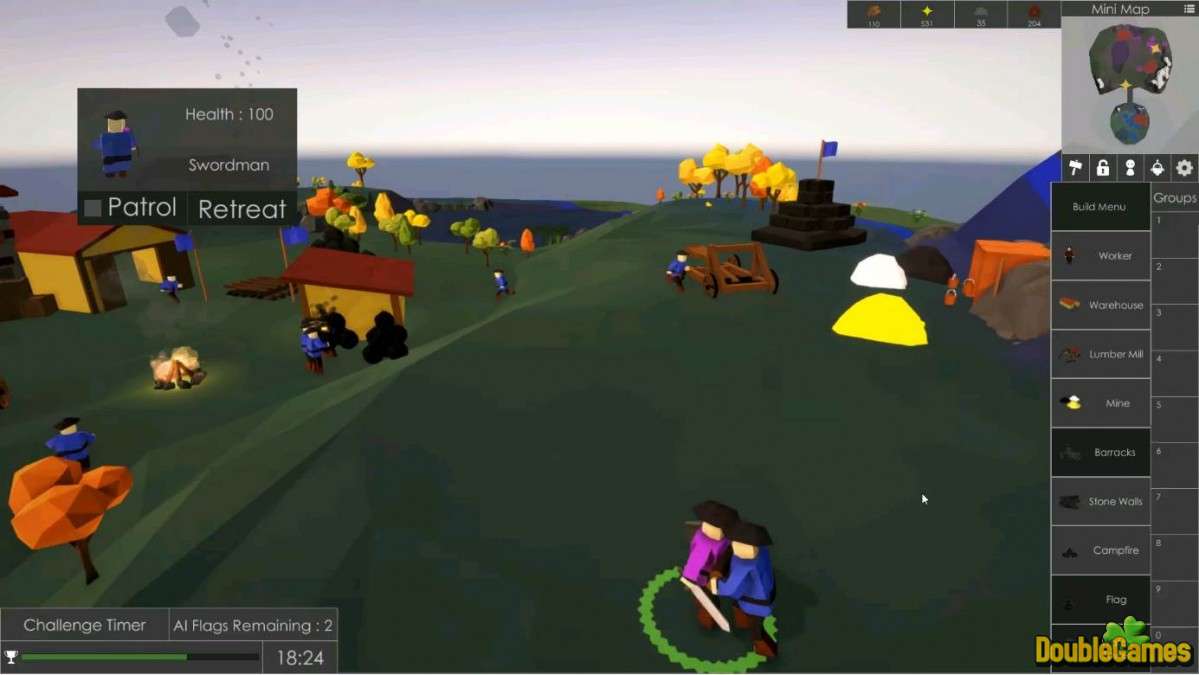Order the swordman to Retreat
The image size is (1199, 675).
click(242, 209)
